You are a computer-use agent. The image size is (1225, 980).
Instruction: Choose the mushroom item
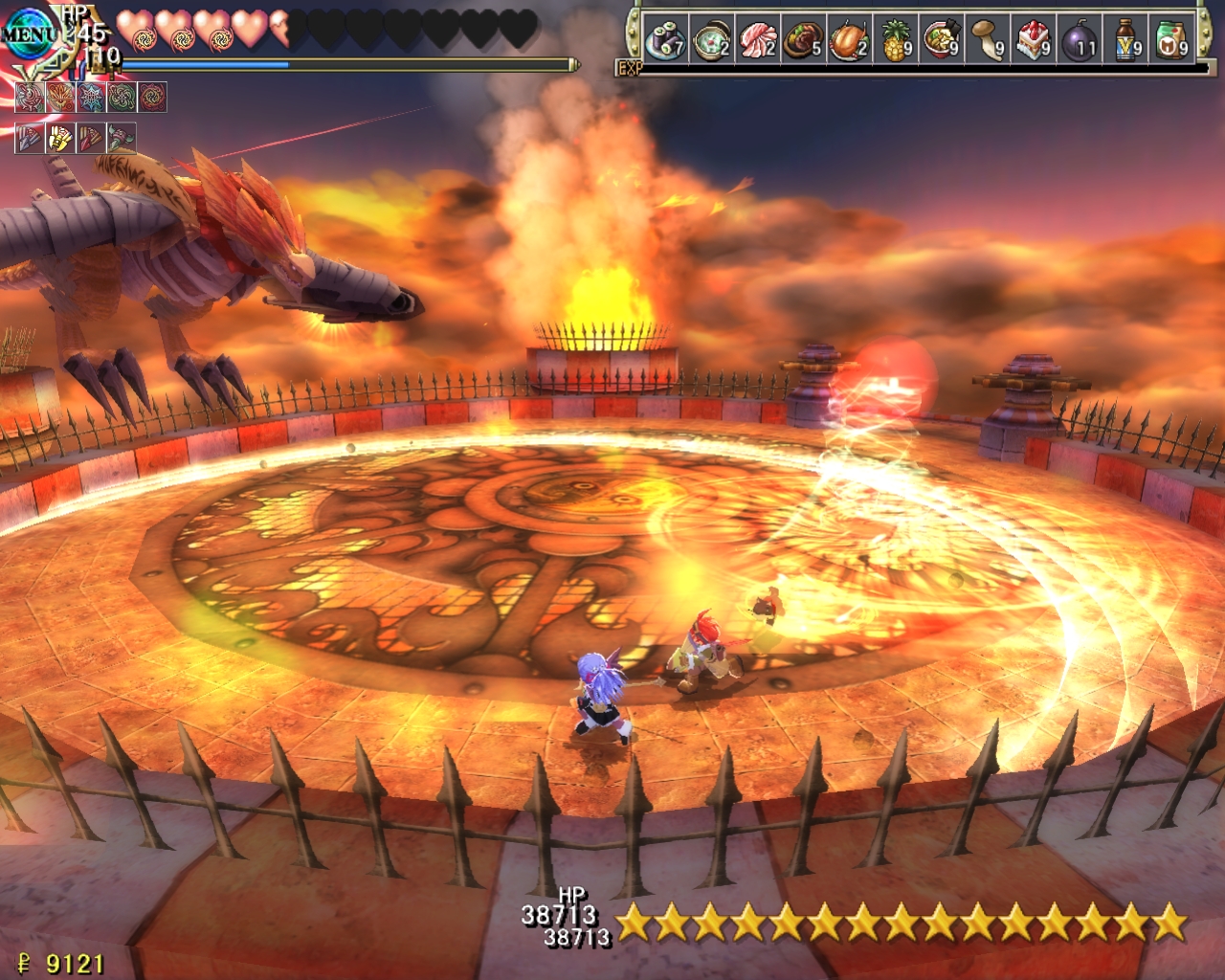tap(987, 41)
